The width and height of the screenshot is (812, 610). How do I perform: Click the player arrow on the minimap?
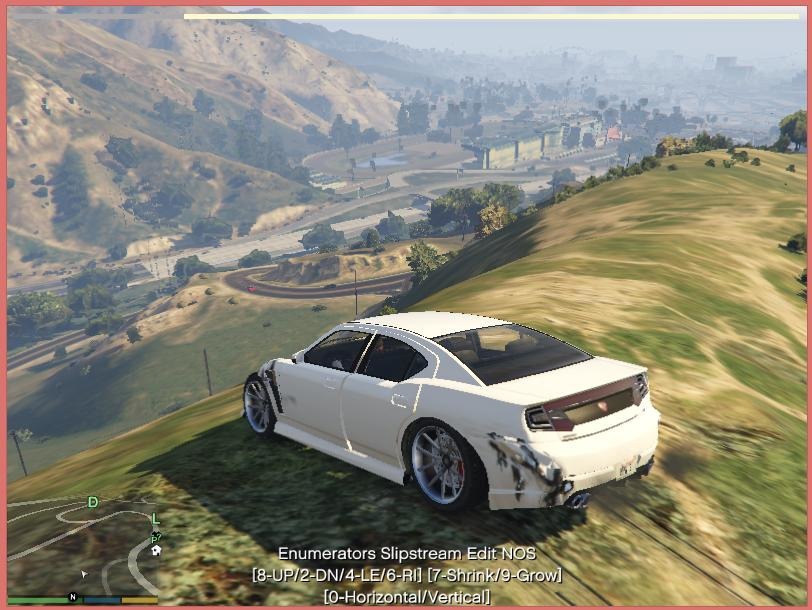[x=84, y=575]
